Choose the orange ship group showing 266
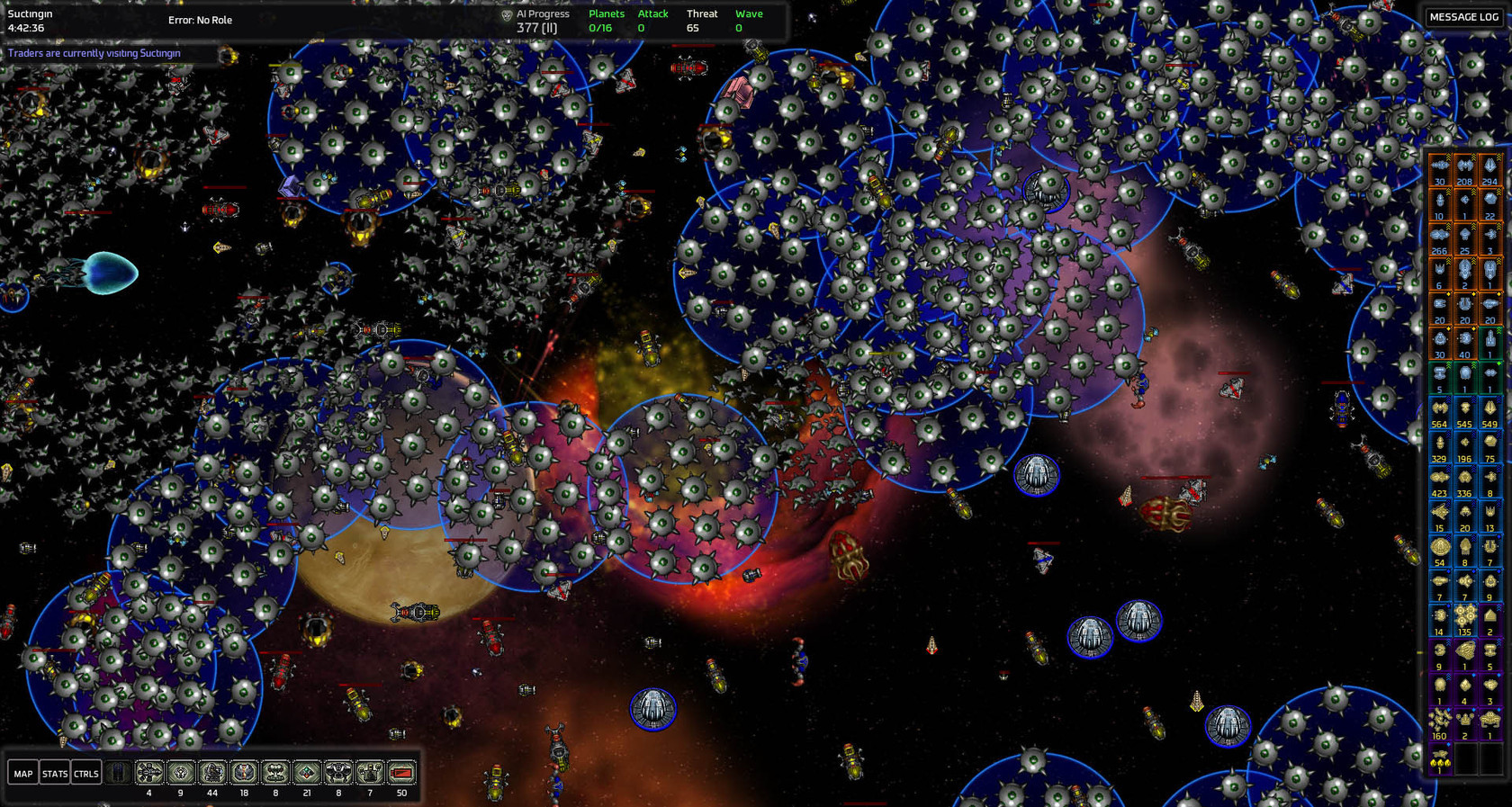1512x807 pixels. pos(1440,238)
